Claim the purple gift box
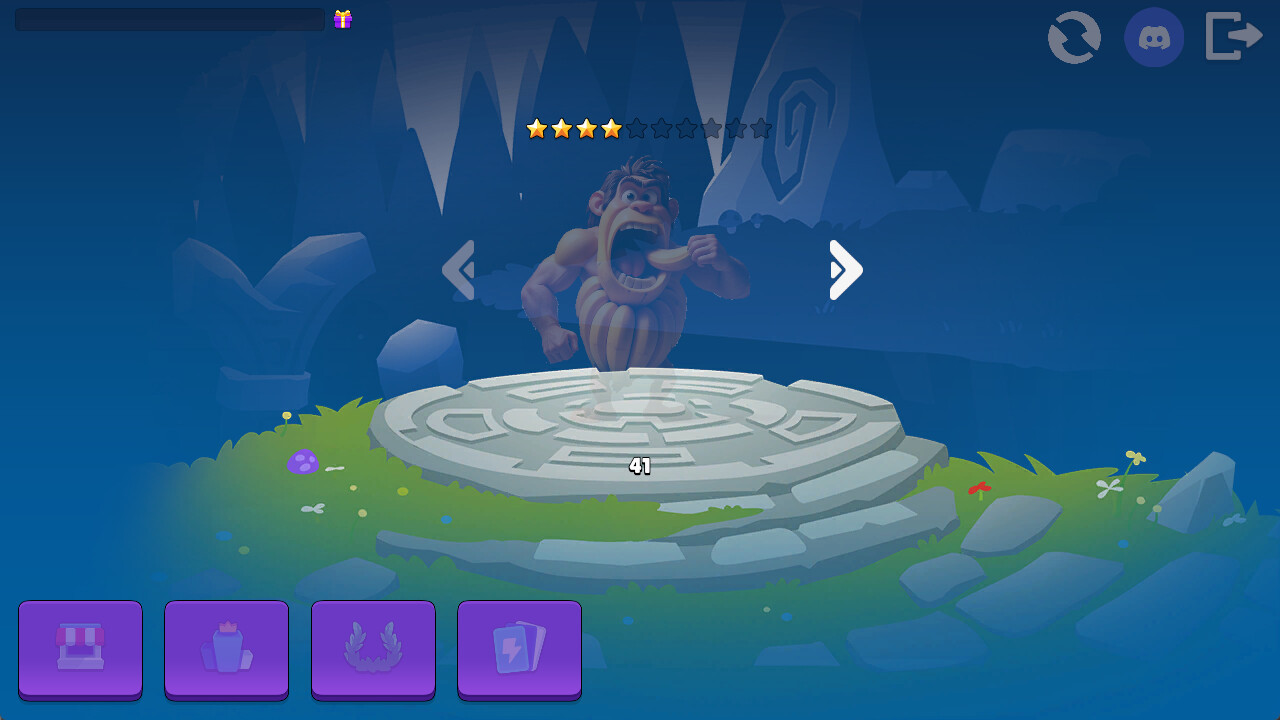Viewport: 1280px width, 720px height. click(343, 19)
